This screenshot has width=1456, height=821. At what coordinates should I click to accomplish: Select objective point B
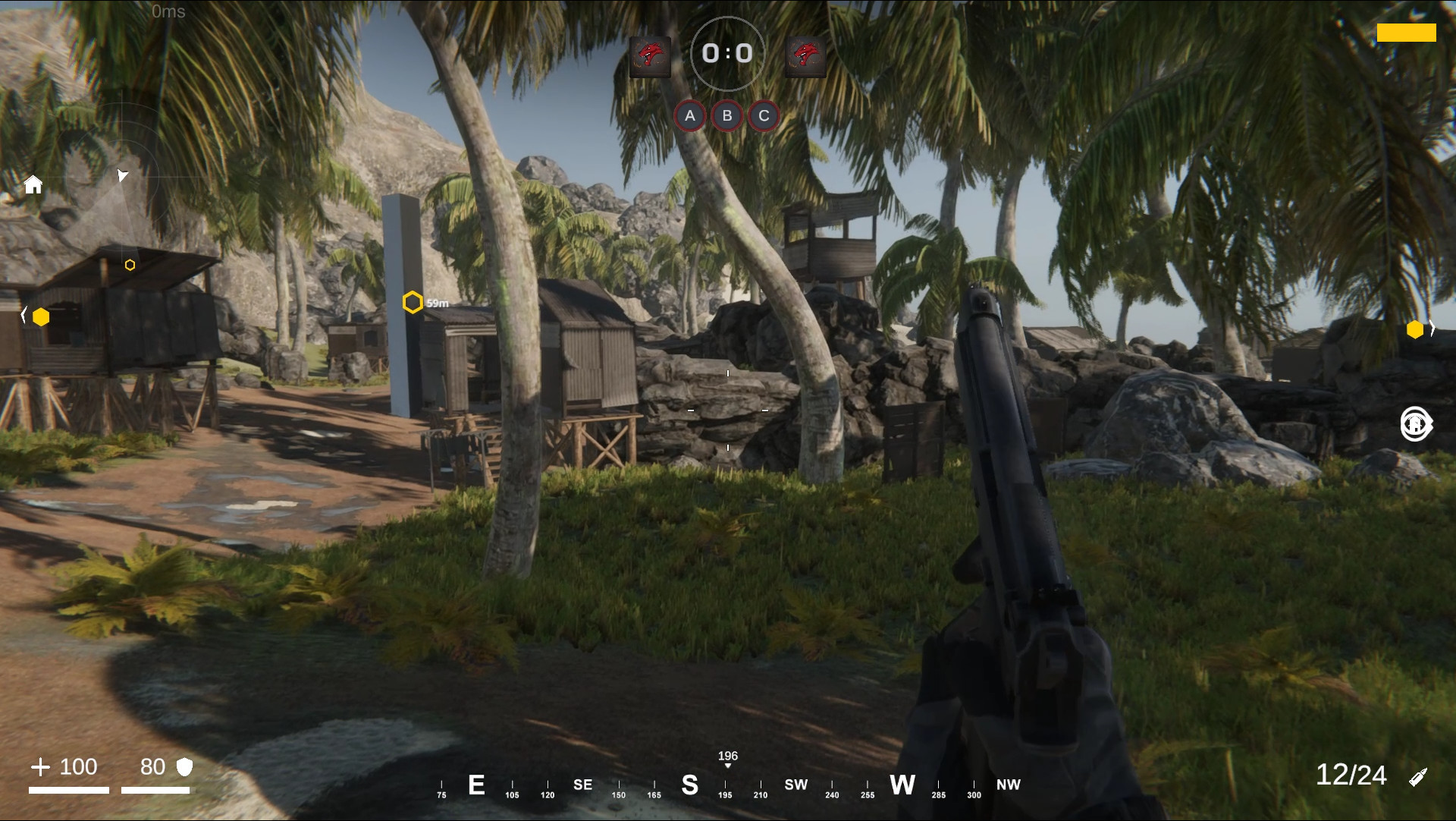tap(727, 115)
